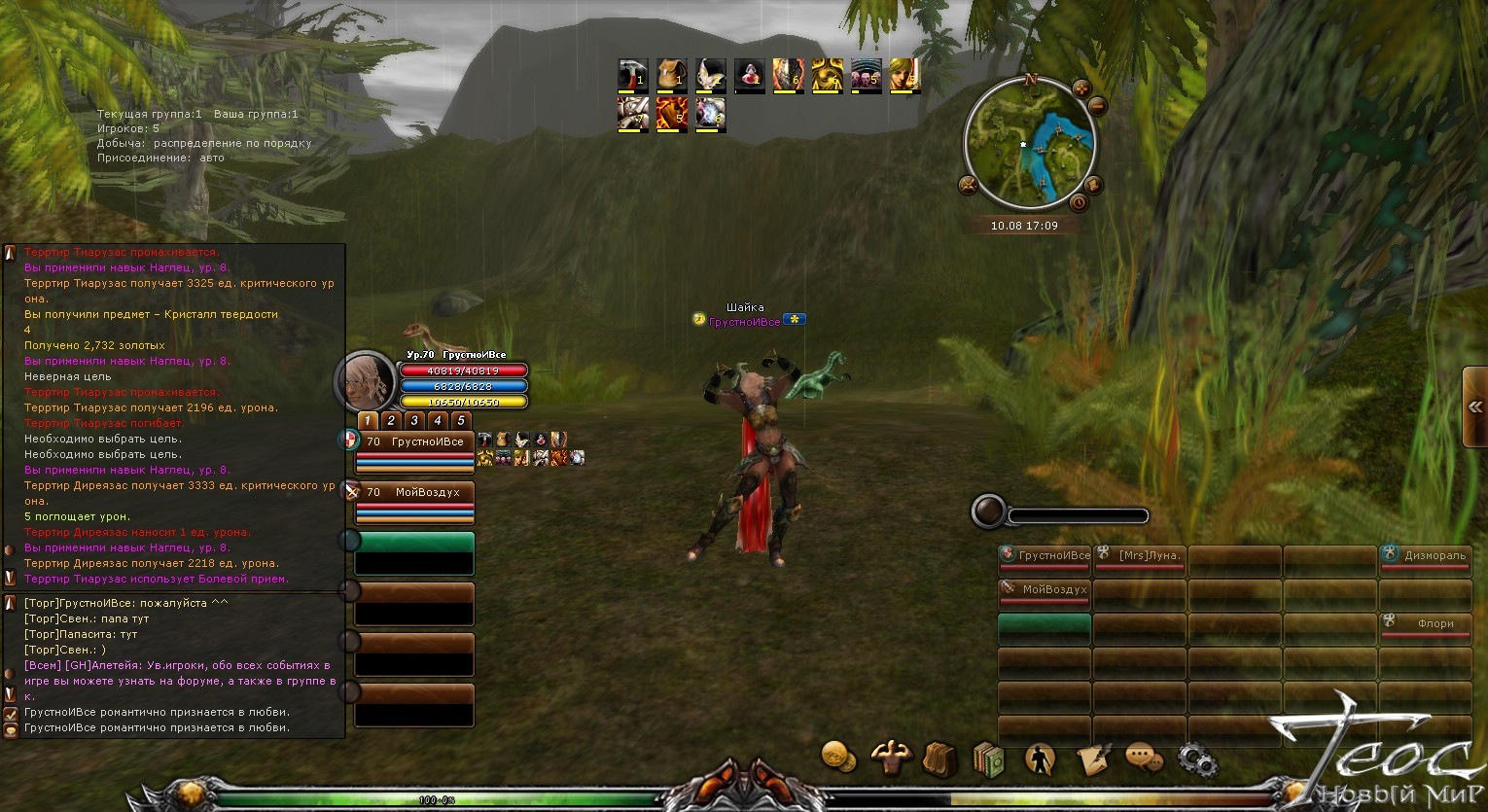Click the circular minimap
The width and height of the screenshot is (1488, 812).
(1029, 145)
